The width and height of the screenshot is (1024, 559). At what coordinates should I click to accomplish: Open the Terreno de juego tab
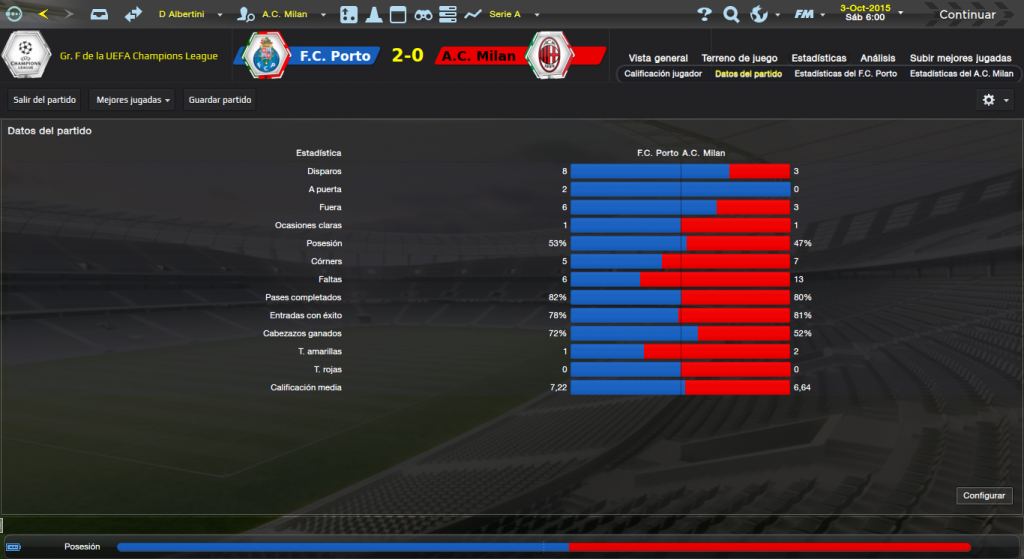point(739,58)
